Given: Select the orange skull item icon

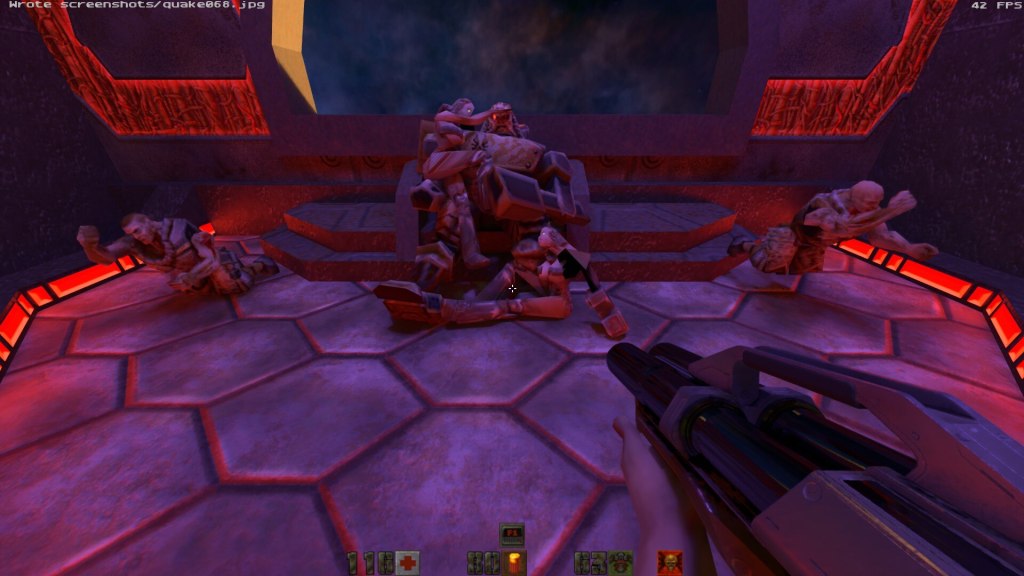Looking at the screenshot, I should (669, 563).
